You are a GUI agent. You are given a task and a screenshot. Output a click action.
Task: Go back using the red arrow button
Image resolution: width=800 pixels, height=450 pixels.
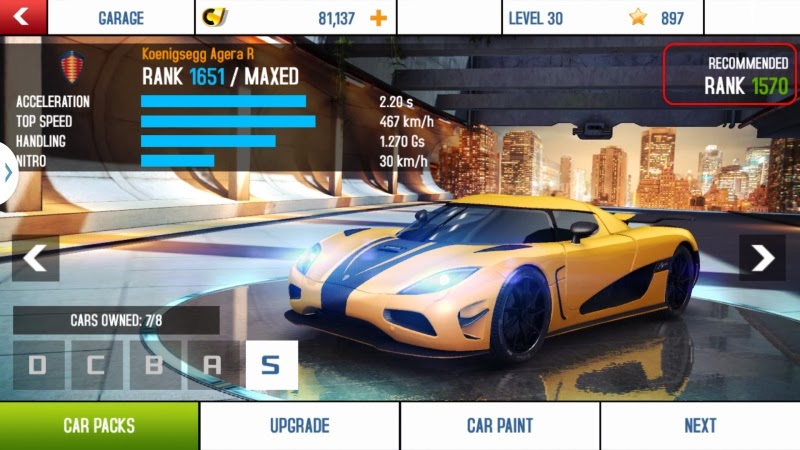pyautogui.click(x=23, y=17)
